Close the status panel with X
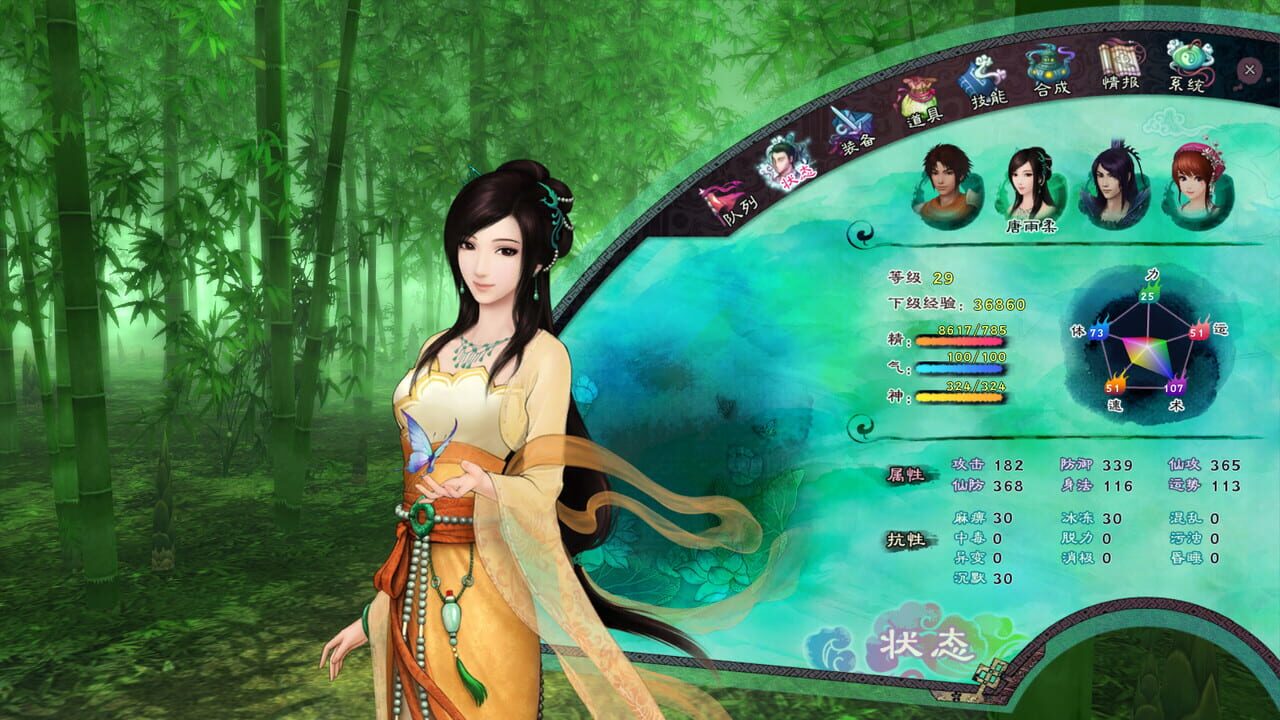 [x=1248, y=69]
